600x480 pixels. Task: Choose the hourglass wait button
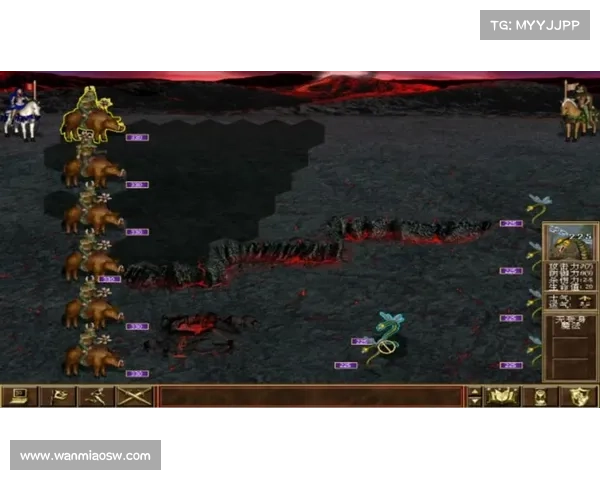coord(541,396)
